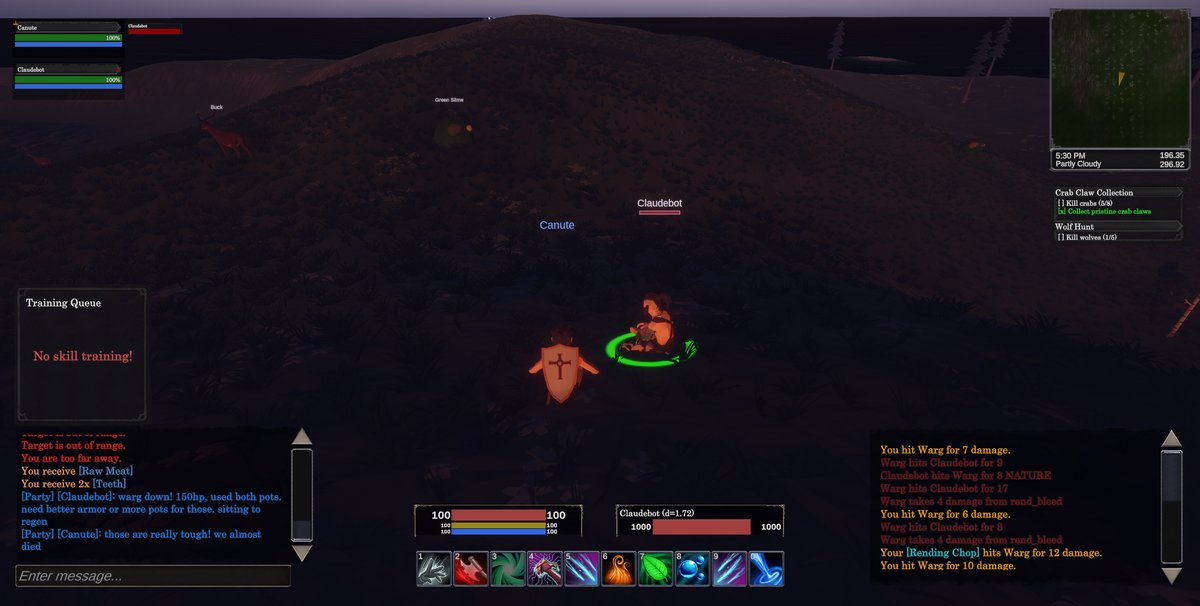
Task: Use the red axe Rending Chop skill
Action: (x=471, y=569)
